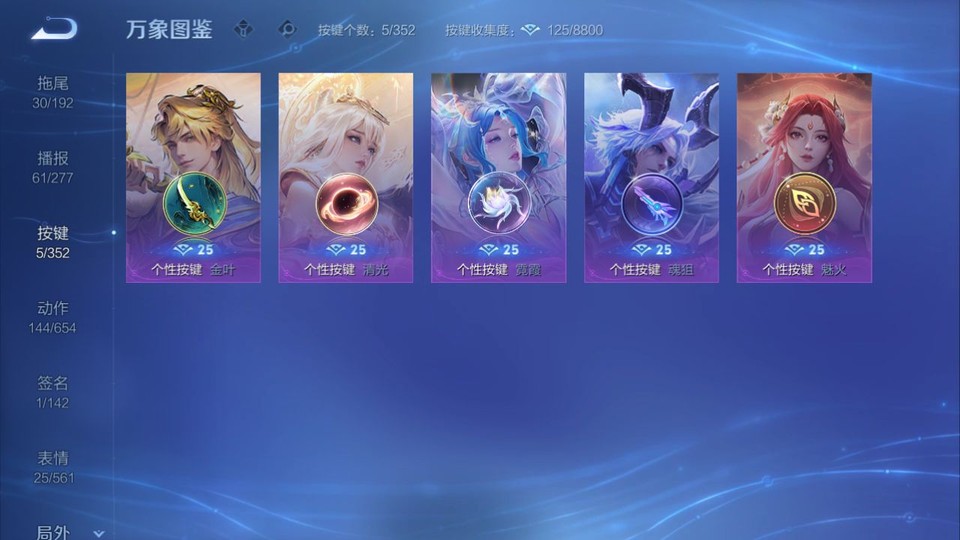Open the 霓霞 button skin card
This screenshot has height=540, width=960.
coord(498,178)
